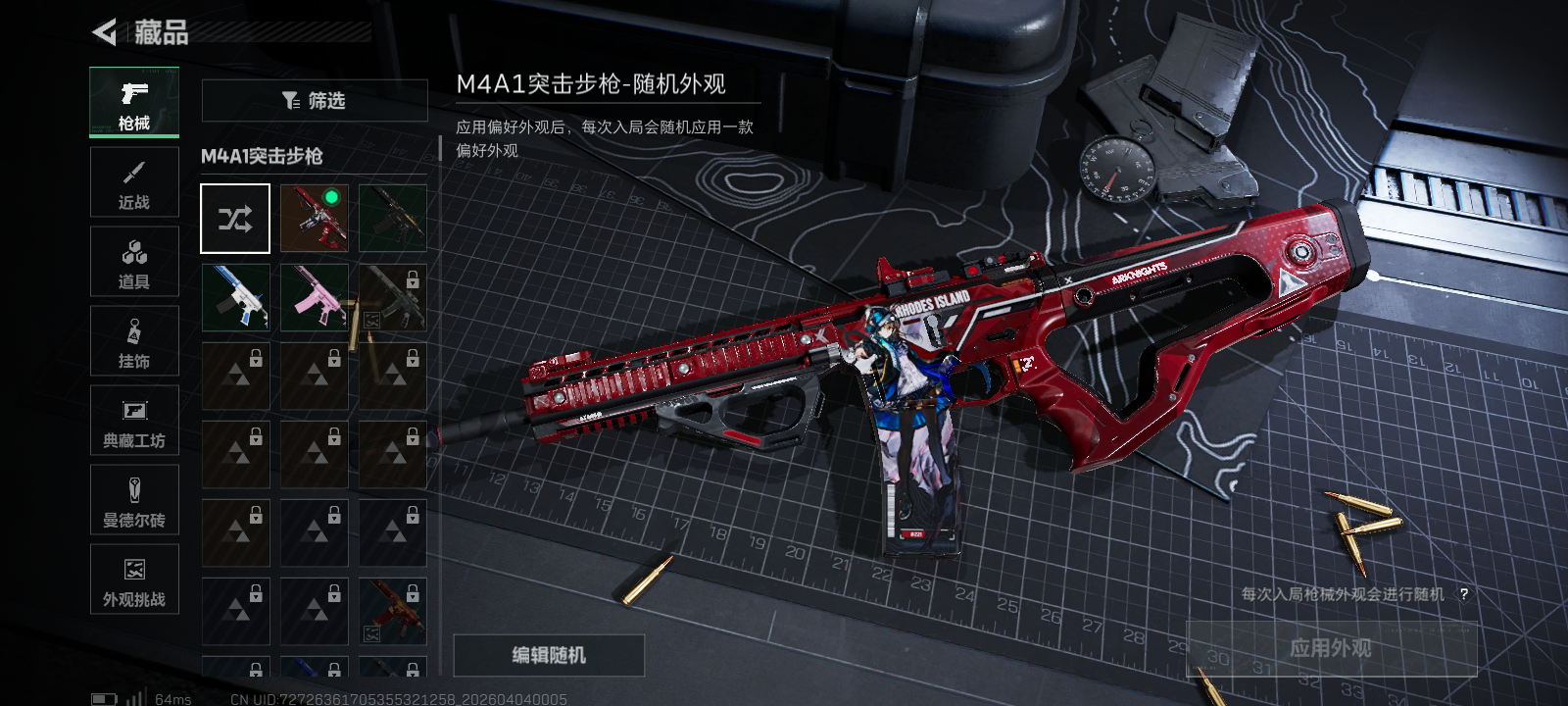
Task: Go back using the arrow beside 藏品
Action: [105, 32]
